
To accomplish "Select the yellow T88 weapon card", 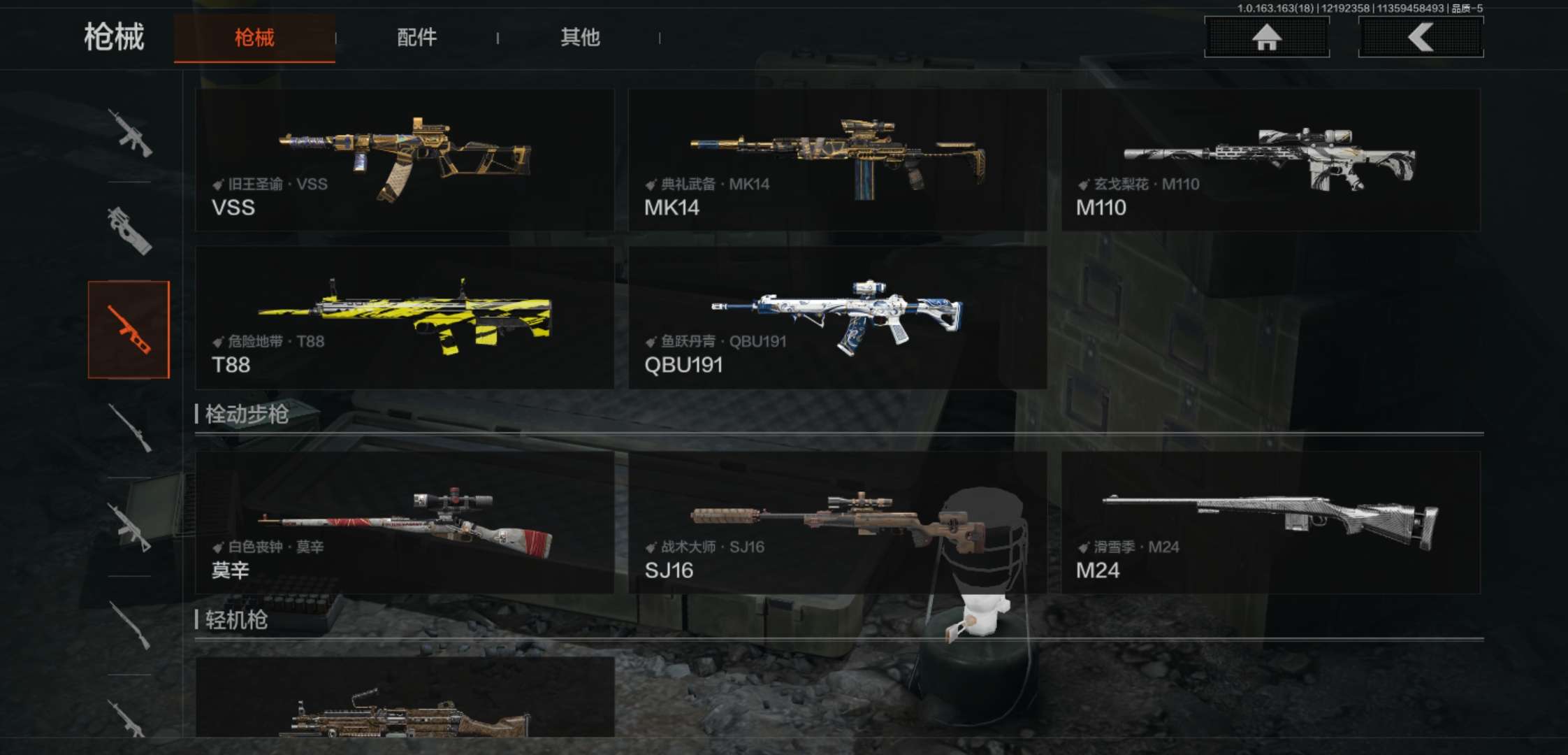I will pyautogui.click(x=405, y=317).
